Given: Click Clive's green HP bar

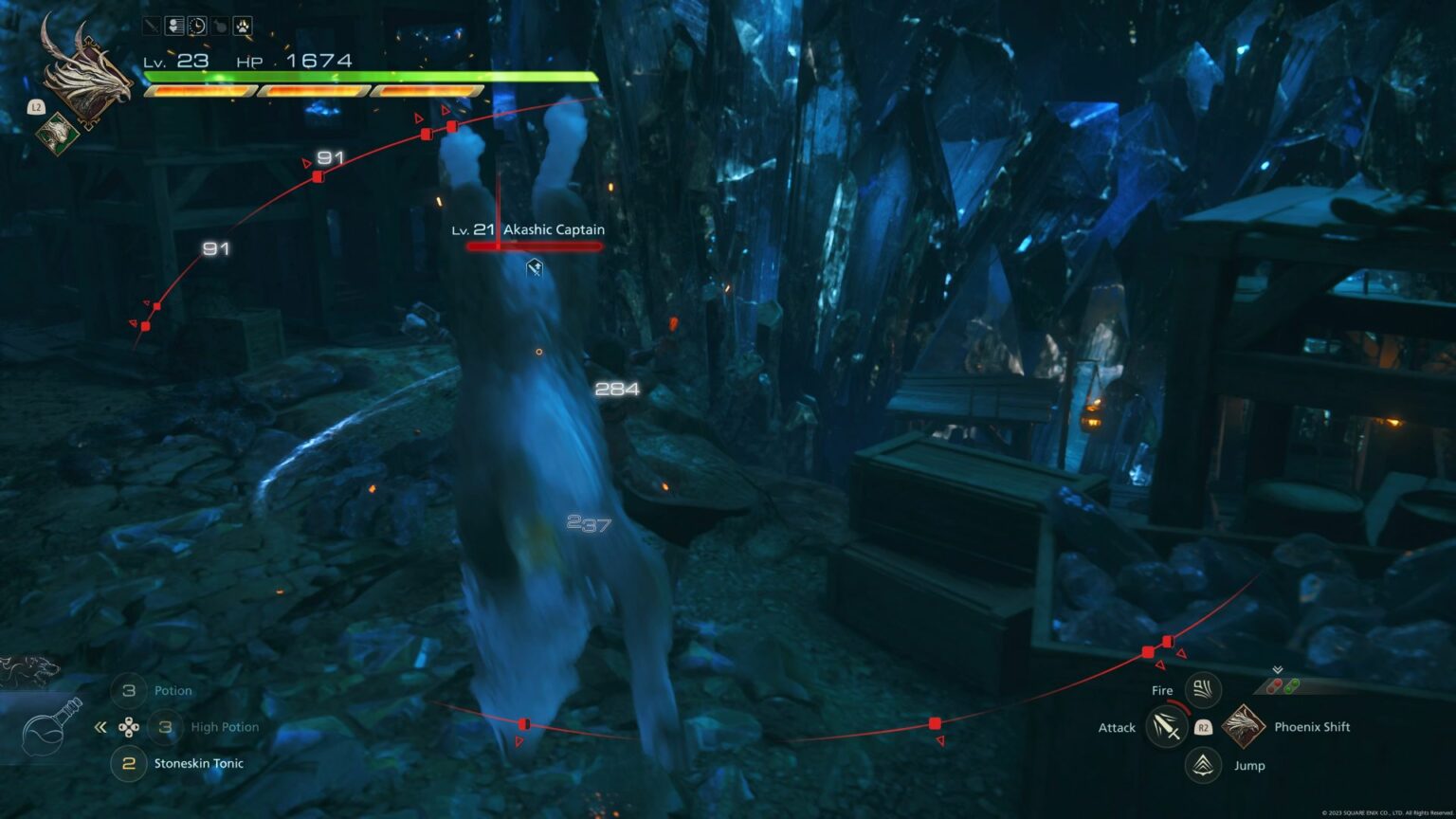Looking at the screenshot, I should (370, 76).
